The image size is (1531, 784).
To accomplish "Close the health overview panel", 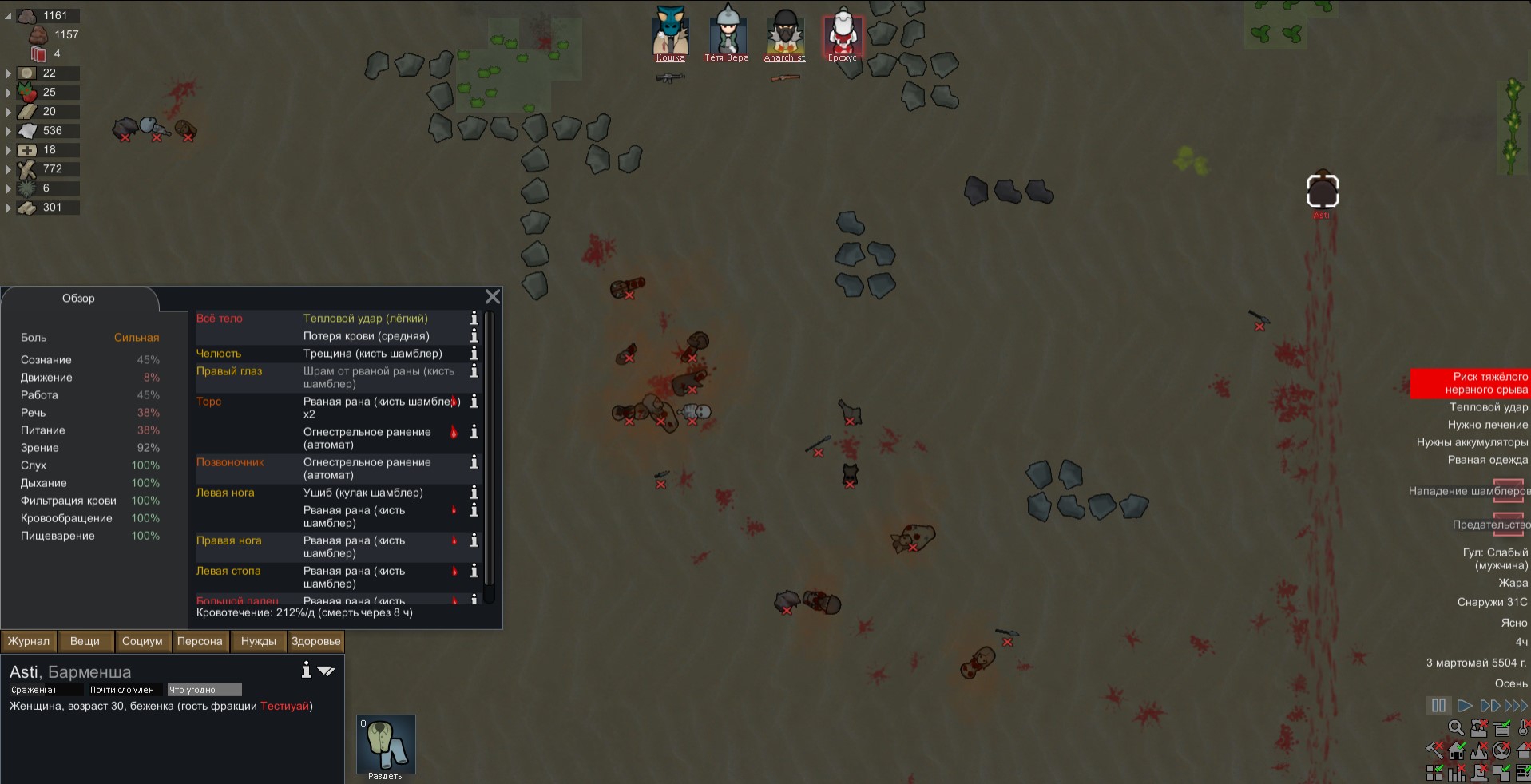I will coord(493,297).
